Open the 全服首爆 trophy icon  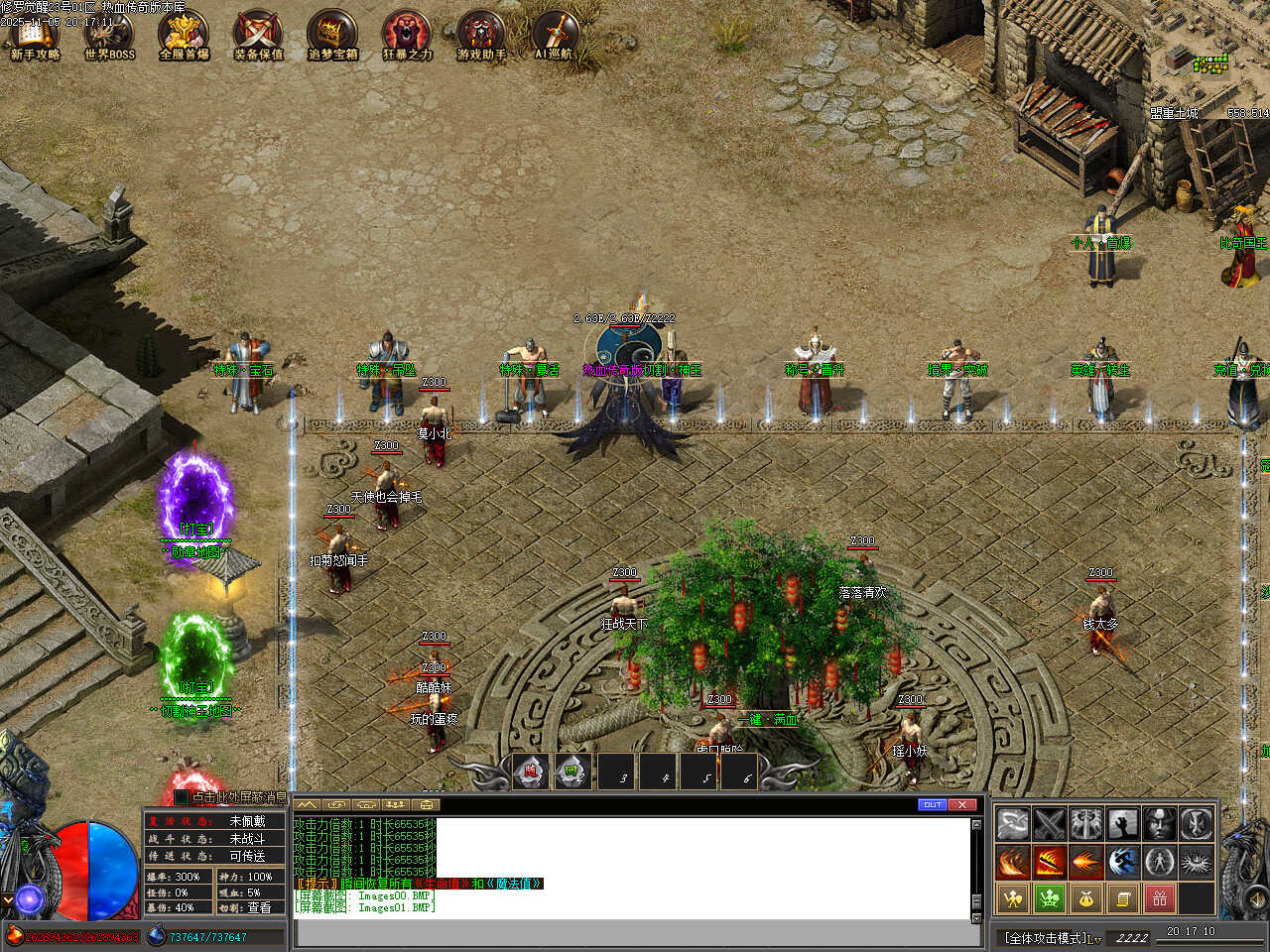[x=184, y=35]
